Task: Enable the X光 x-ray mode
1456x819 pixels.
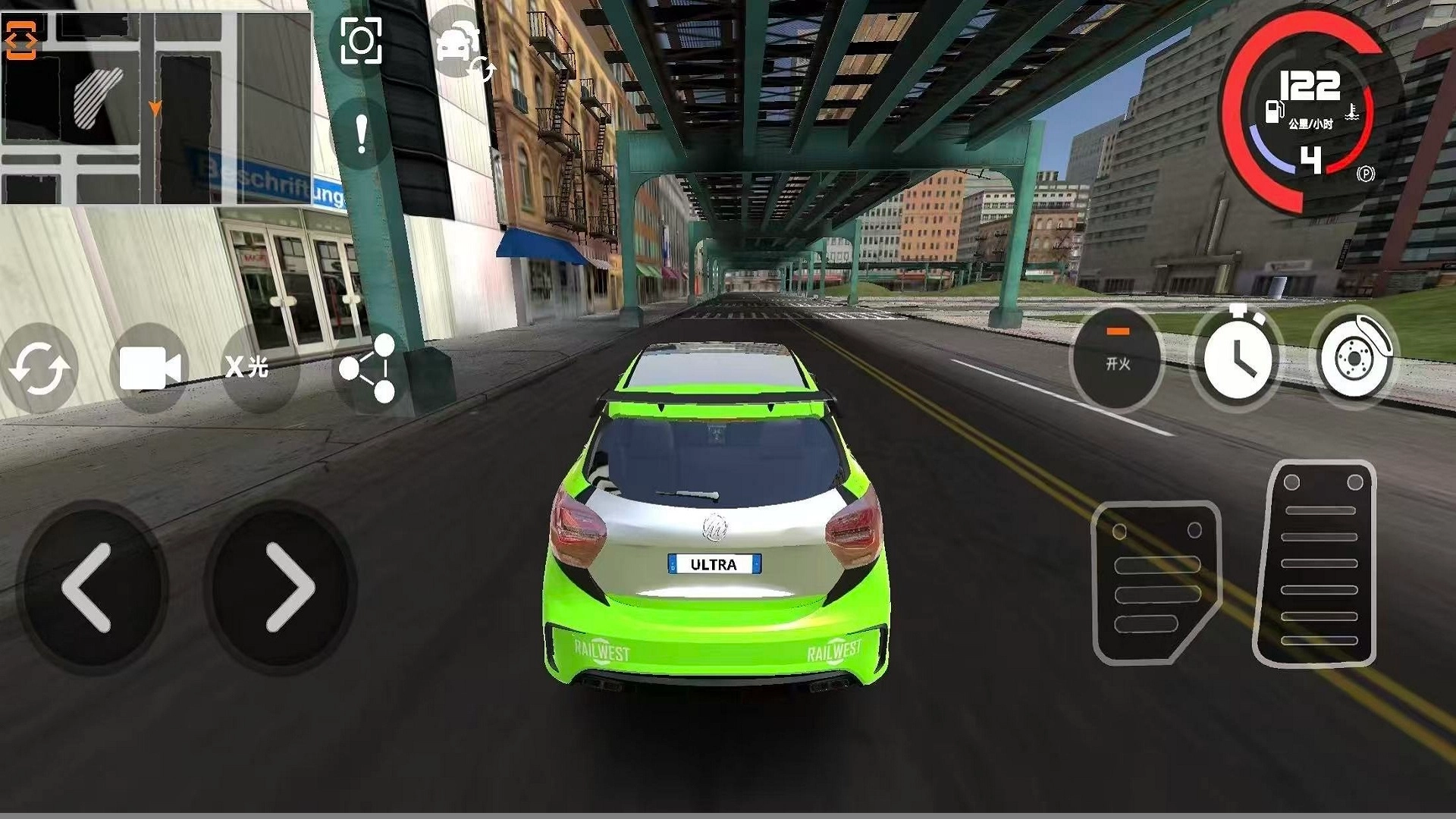Action: click(248, 368)
